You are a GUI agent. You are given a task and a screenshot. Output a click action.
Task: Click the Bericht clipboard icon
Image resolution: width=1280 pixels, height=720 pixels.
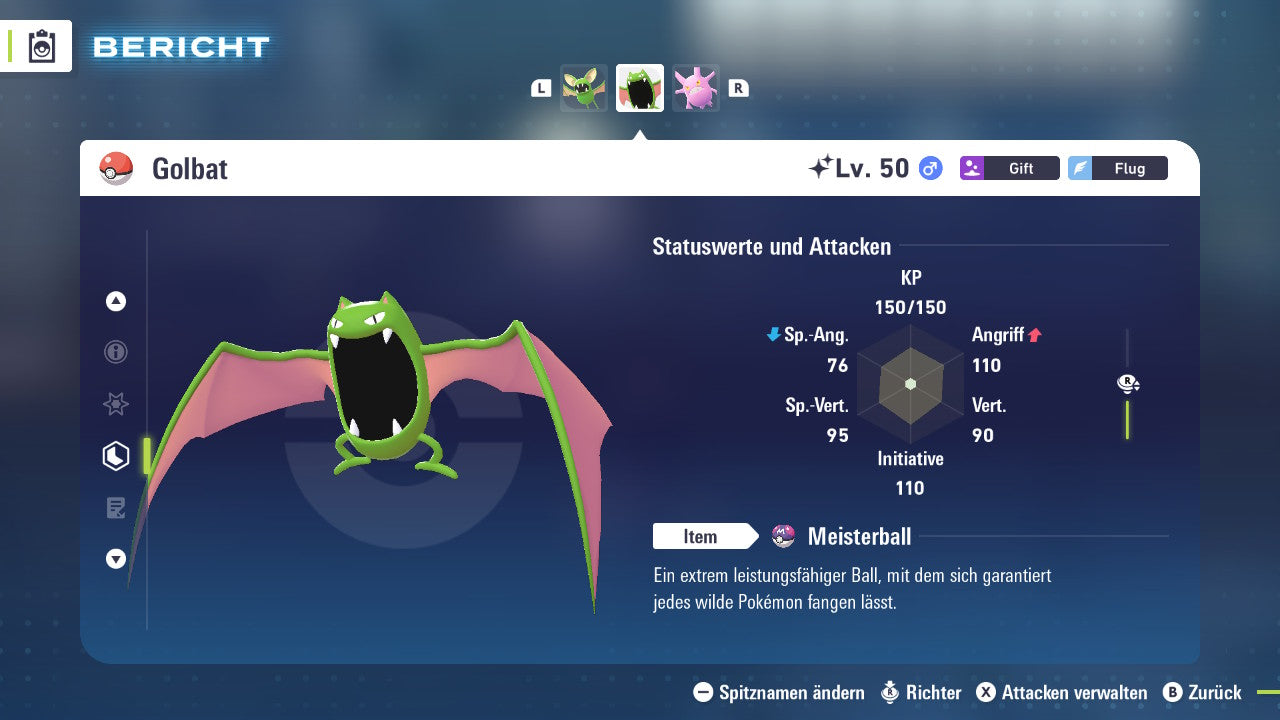click(x=42, y=47)
